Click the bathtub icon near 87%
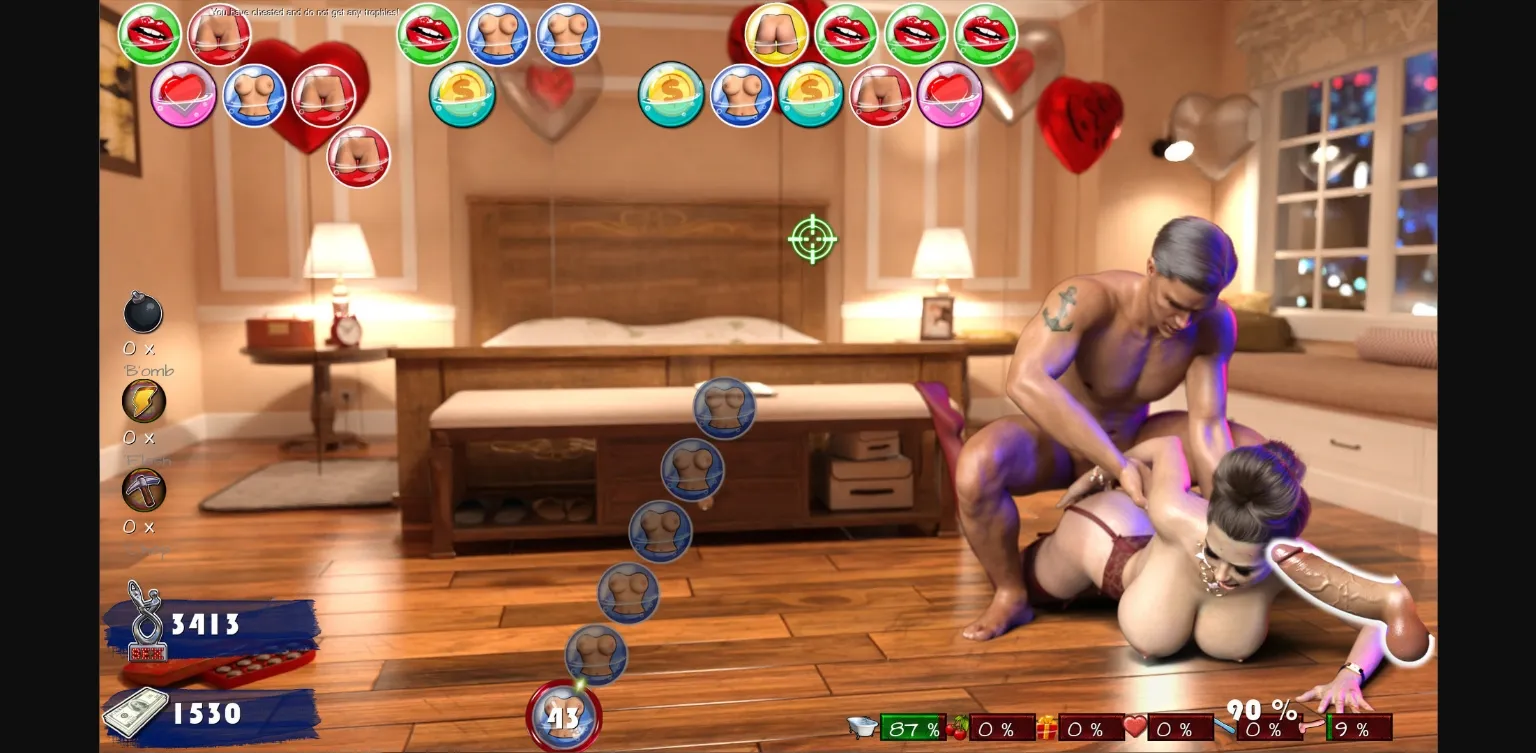The width and height of the screenshot is (1536, 753). pos(862,727)
